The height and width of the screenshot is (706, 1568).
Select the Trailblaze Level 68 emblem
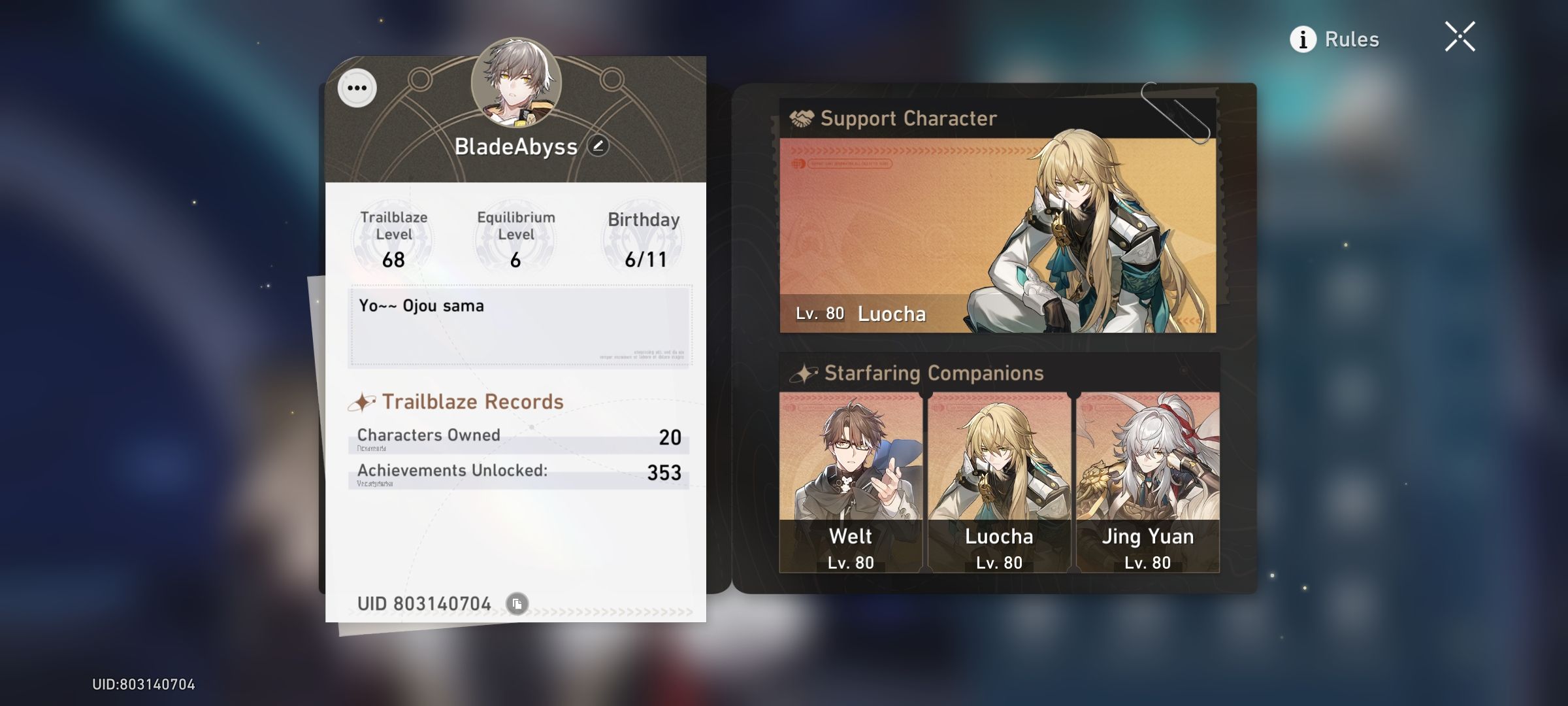pyautogui.click(x=393, y=239)
